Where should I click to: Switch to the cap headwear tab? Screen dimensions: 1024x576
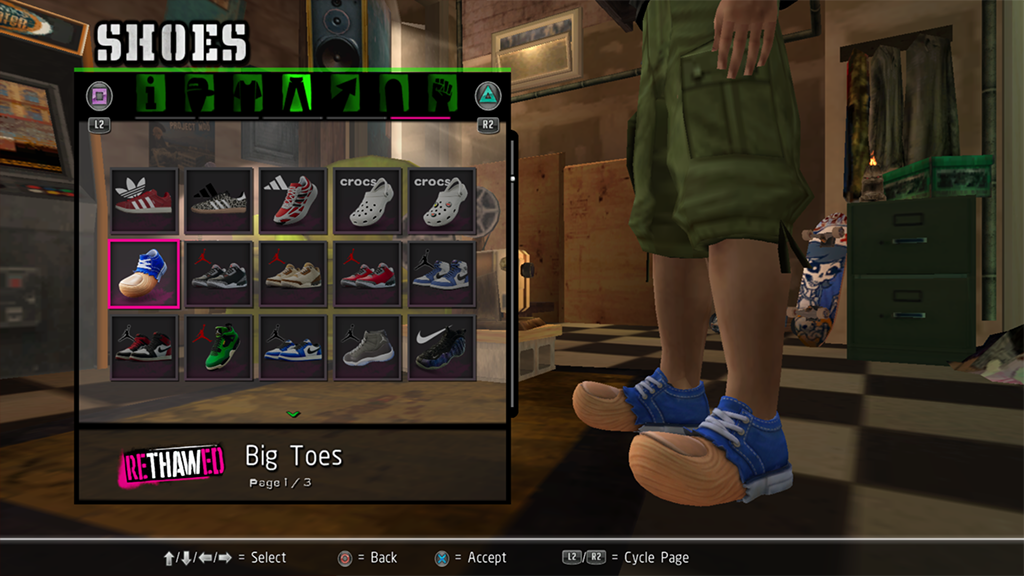199,95
